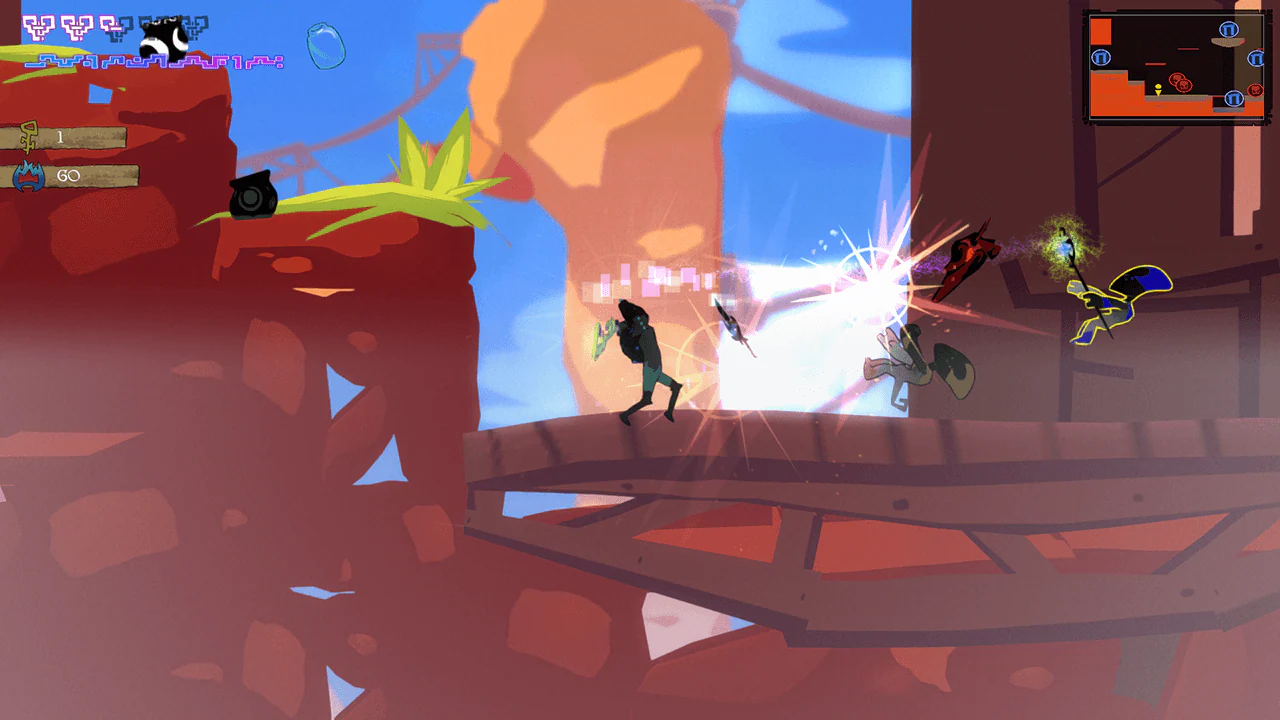Click the orange square in the minimap's upper-left

1101,31
